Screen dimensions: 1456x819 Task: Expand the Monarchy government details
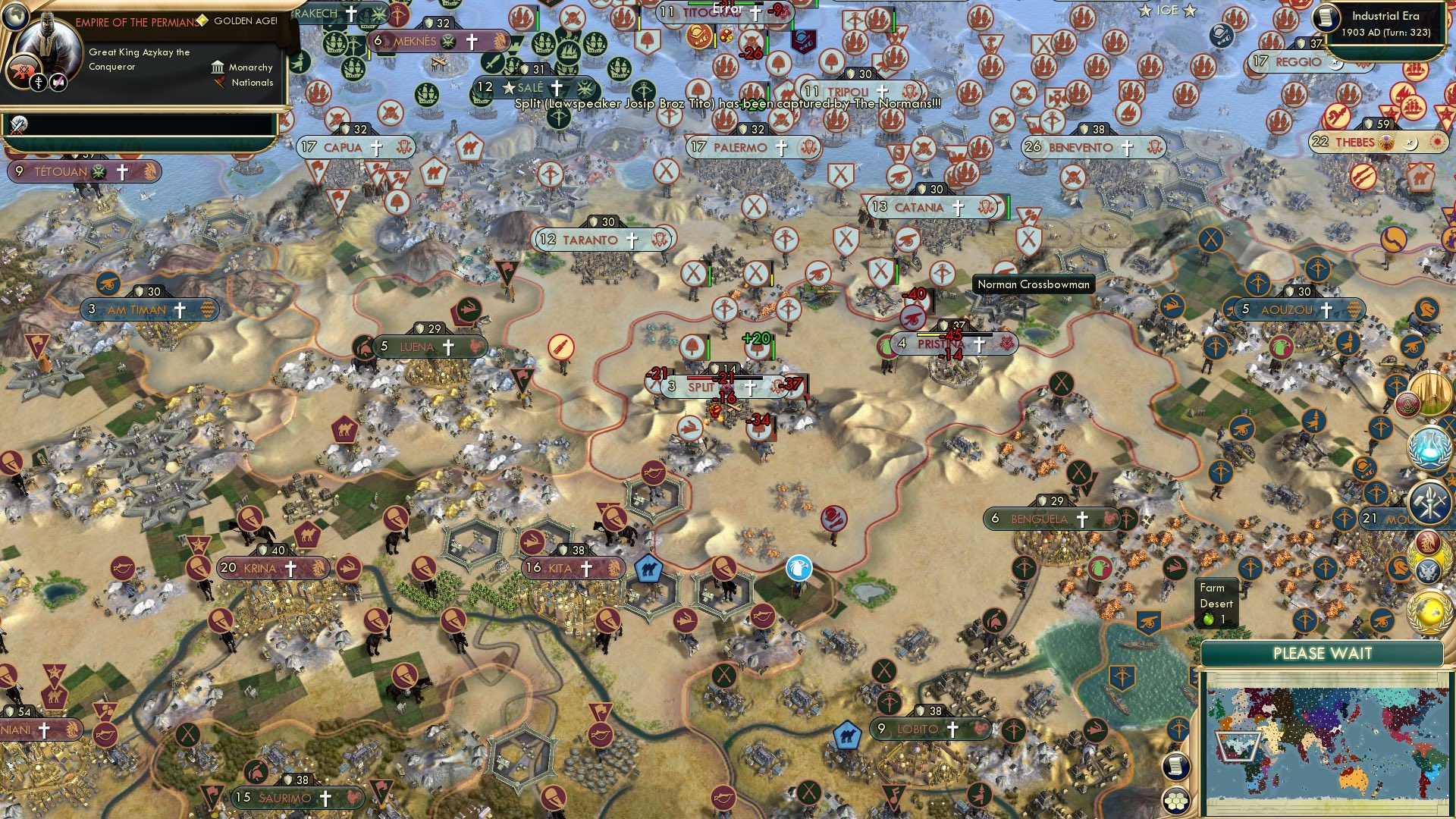[x=250, y=69]
